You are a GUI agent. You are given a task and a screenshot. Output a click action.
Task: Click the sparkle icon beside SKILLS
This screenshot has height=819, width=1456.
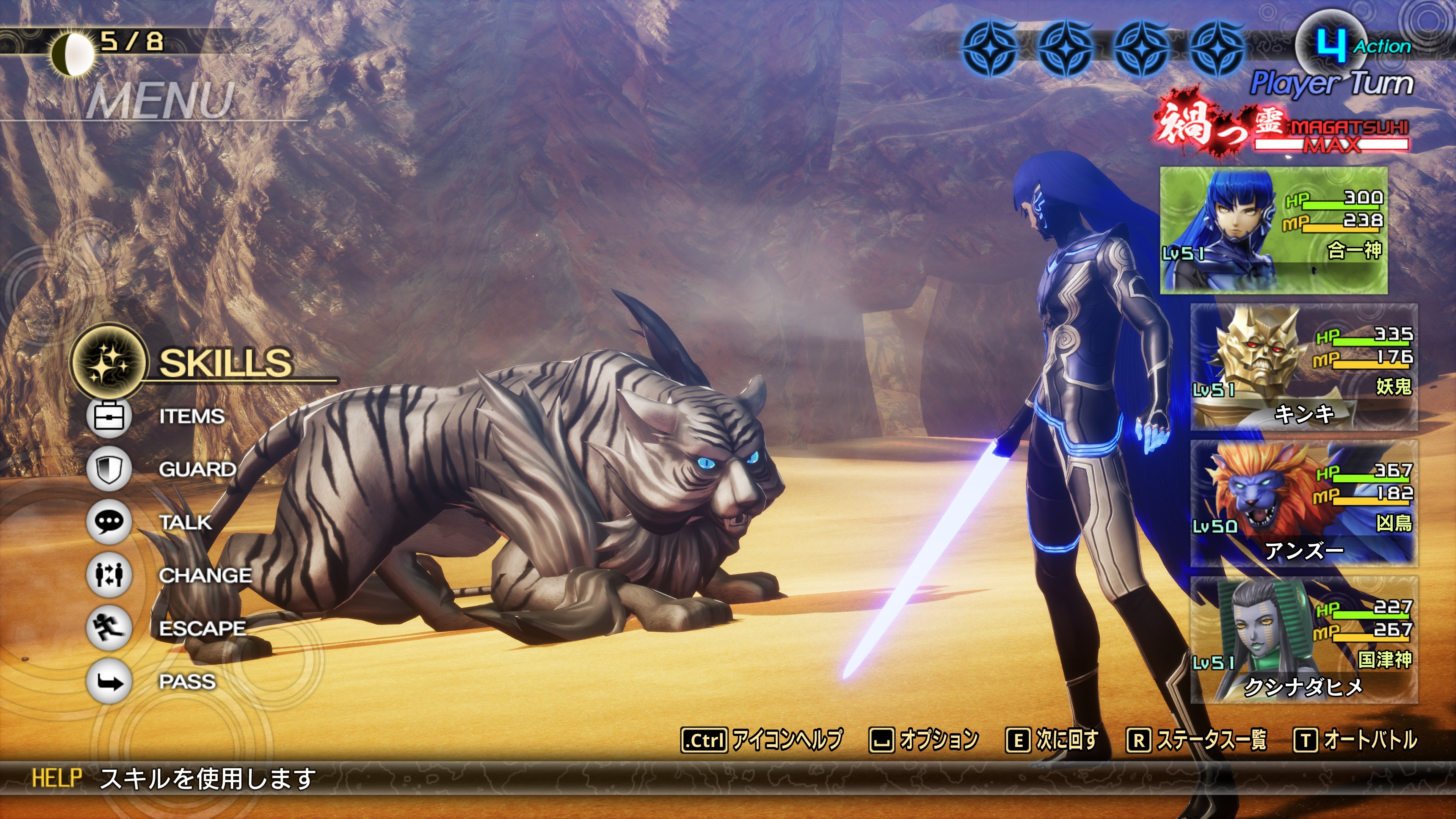[108, 362]
